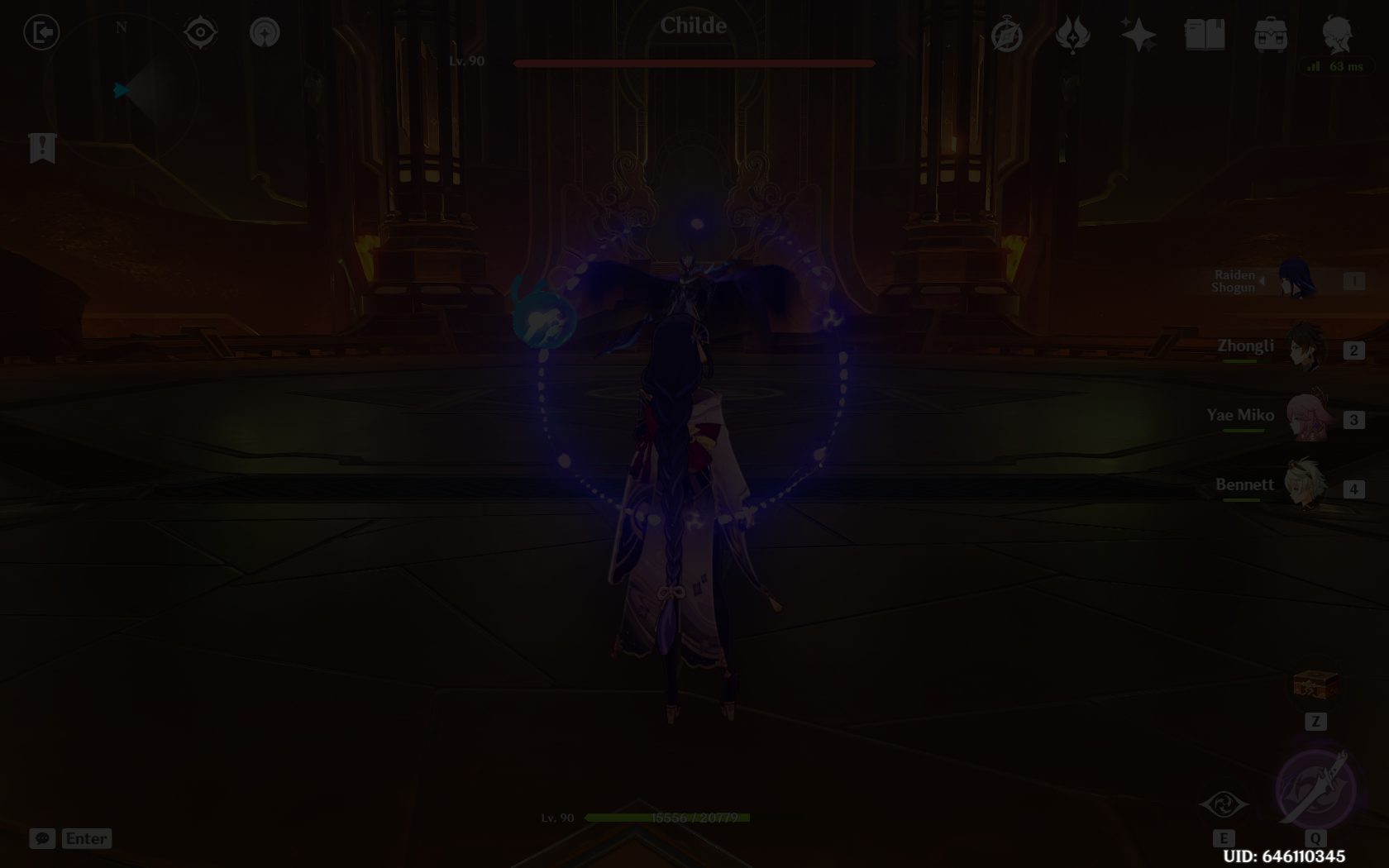This screenshot has width=1389, height=868.
Task: Open the Wish menu via star icon
Action: 1139,33
